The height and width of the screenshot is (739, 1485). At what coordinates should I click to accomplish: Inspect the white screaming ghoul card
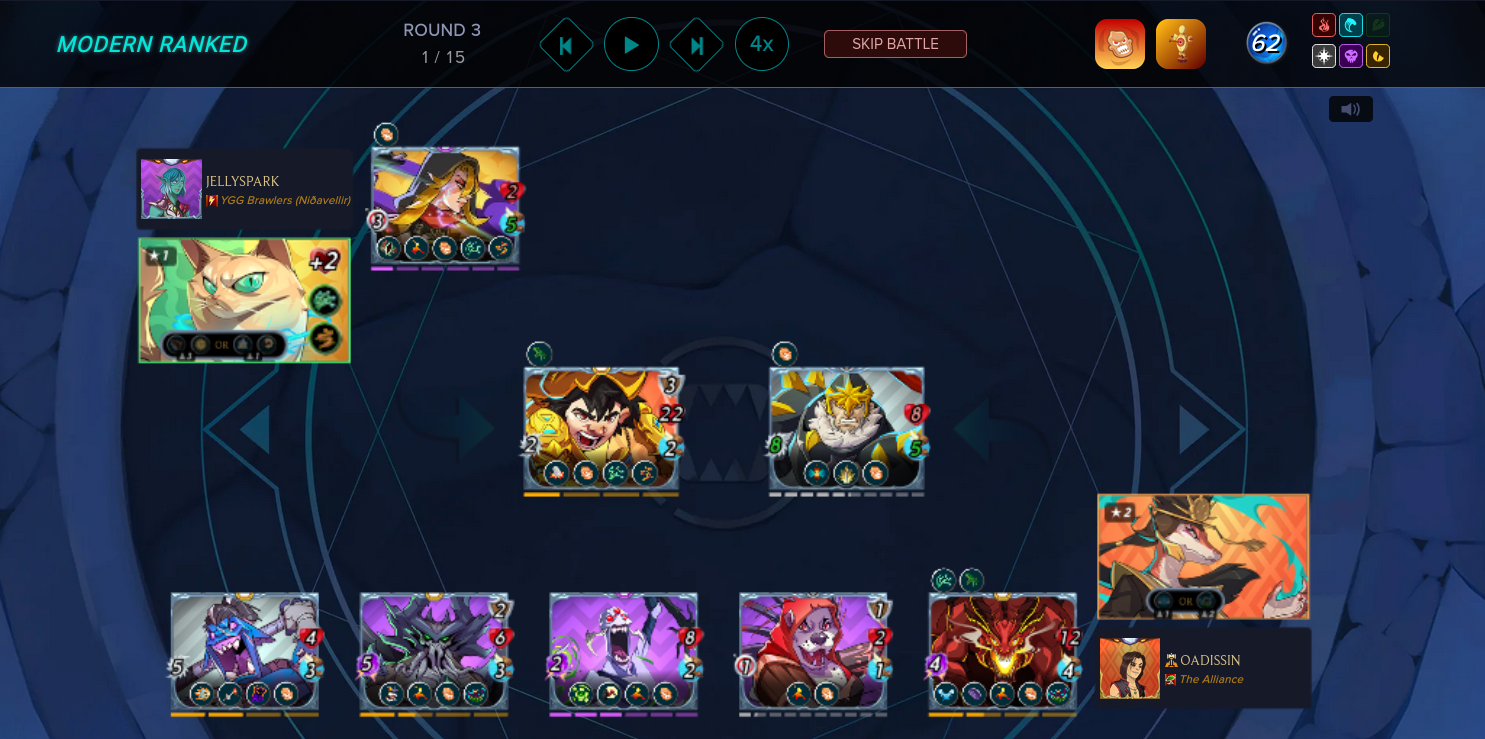click(623, 651)
